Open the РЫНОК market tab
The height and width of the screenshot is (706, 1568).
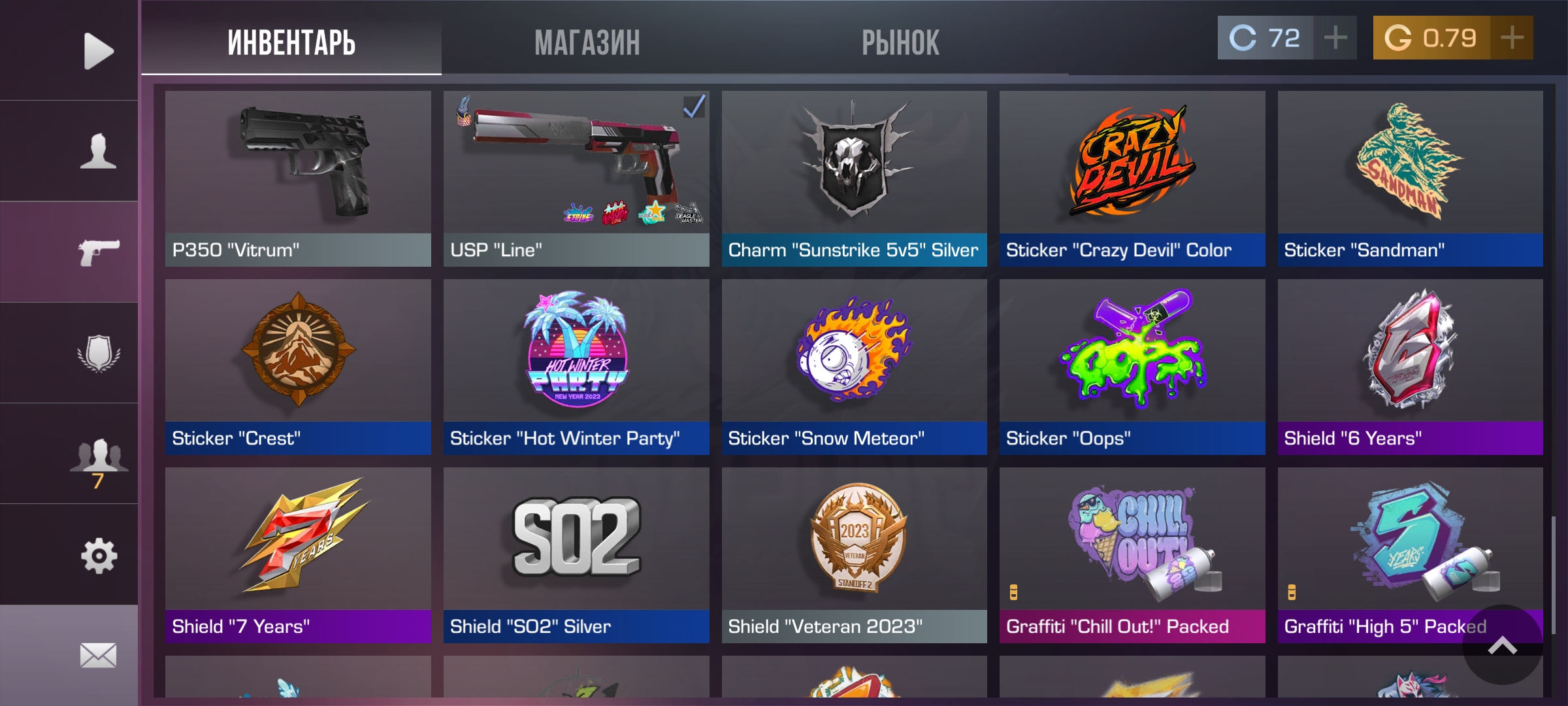tap(900, 43)
